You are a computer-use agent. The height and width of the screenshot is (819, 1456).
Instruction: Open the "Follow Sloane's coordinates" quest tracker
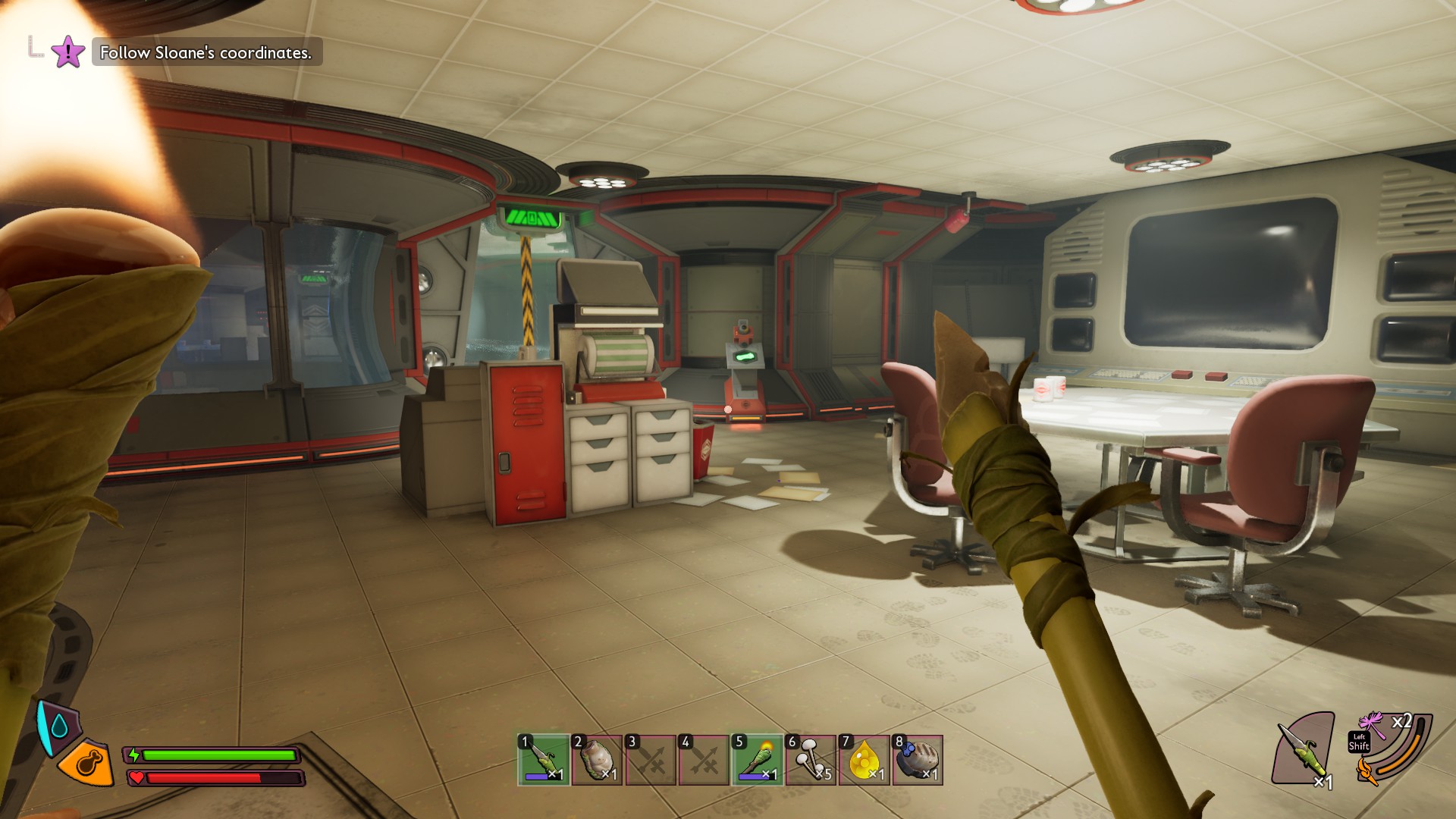click(x=206, y=52)
